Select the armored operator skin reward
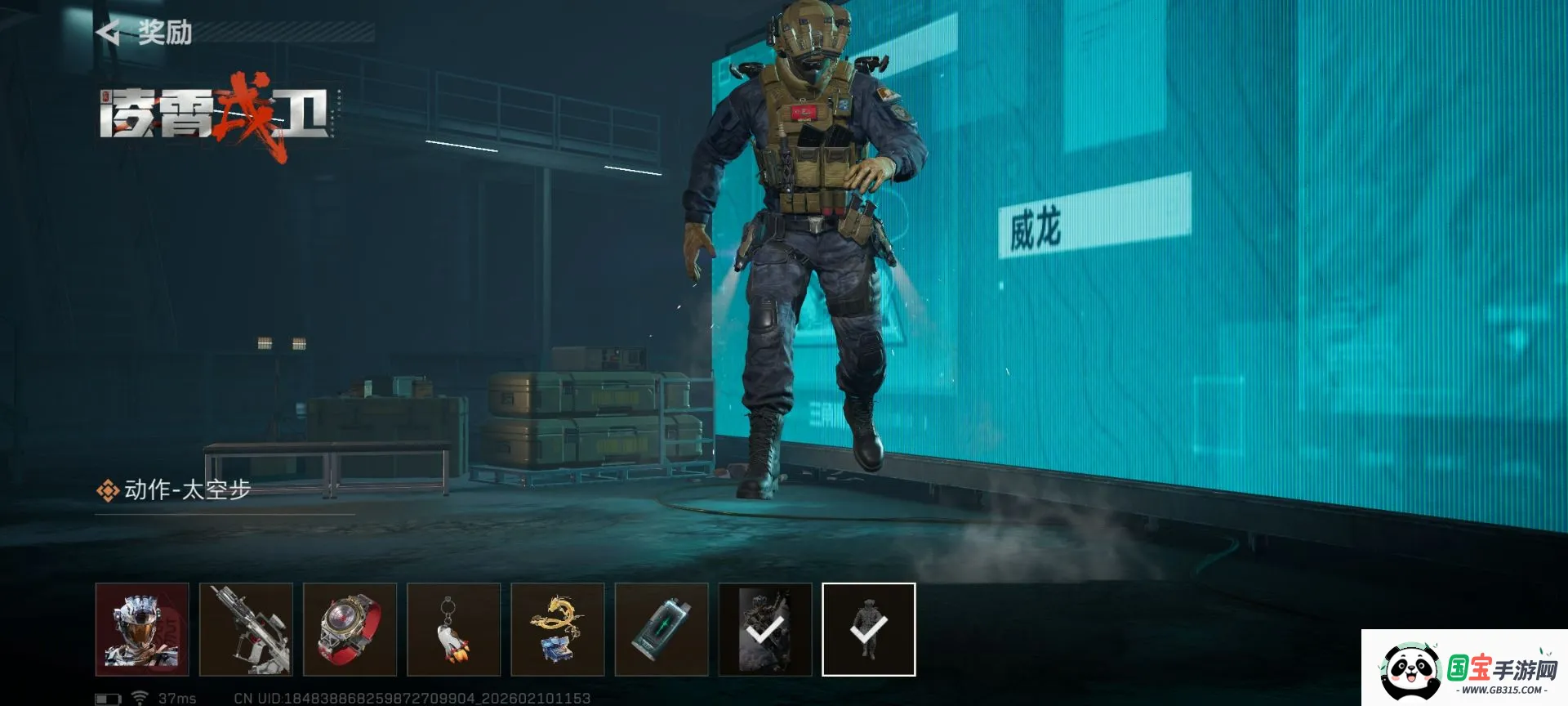This screenshot has width=1568, height=706. pyautogui.click(x=142, y=629)
